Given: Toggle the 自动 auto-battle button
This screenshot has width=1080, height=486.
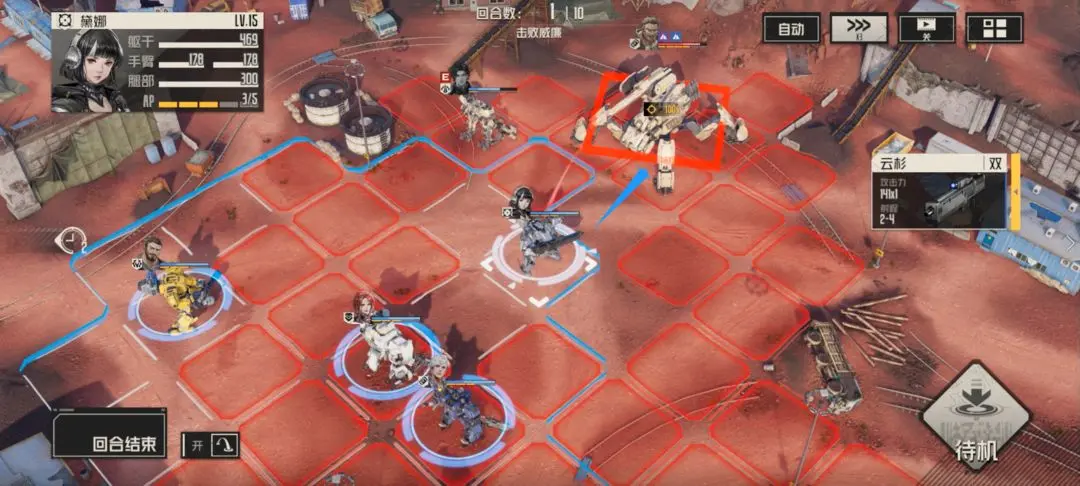Looking at the screenshot, I should tap(791, 29).
